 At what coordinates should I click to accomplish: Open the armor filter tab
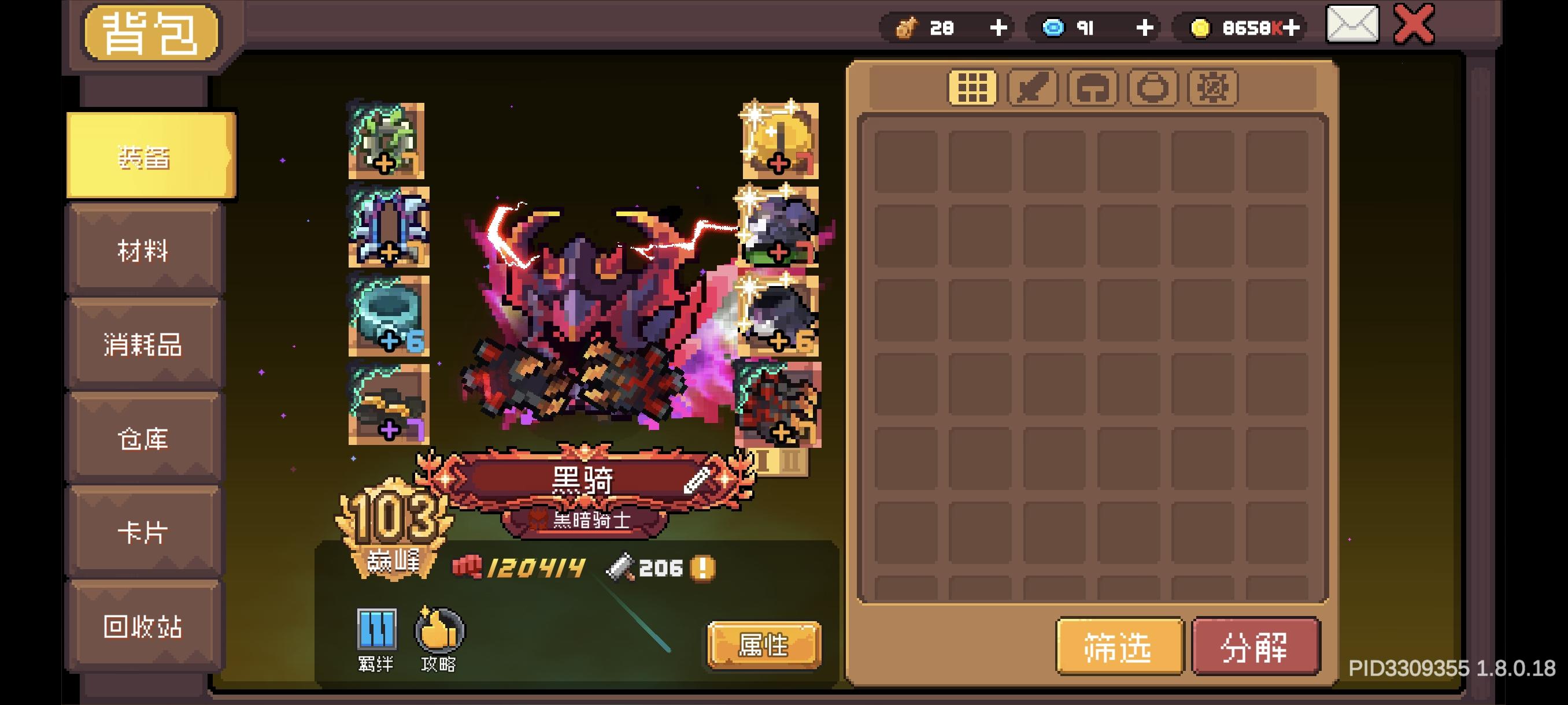1093,87
